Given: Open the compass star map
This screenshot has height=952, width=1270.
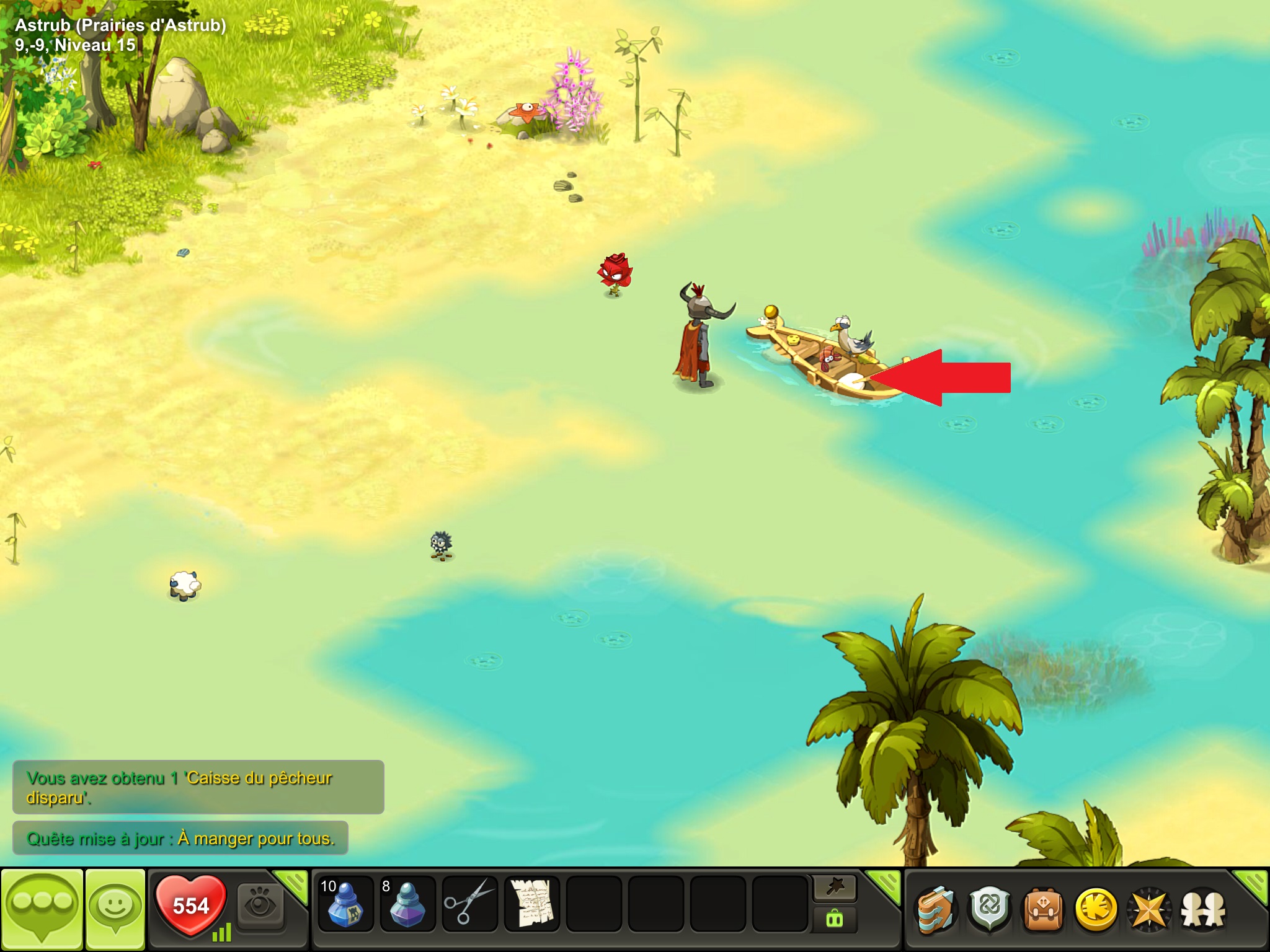Looking at the screenshot, I should (1149, 910).
